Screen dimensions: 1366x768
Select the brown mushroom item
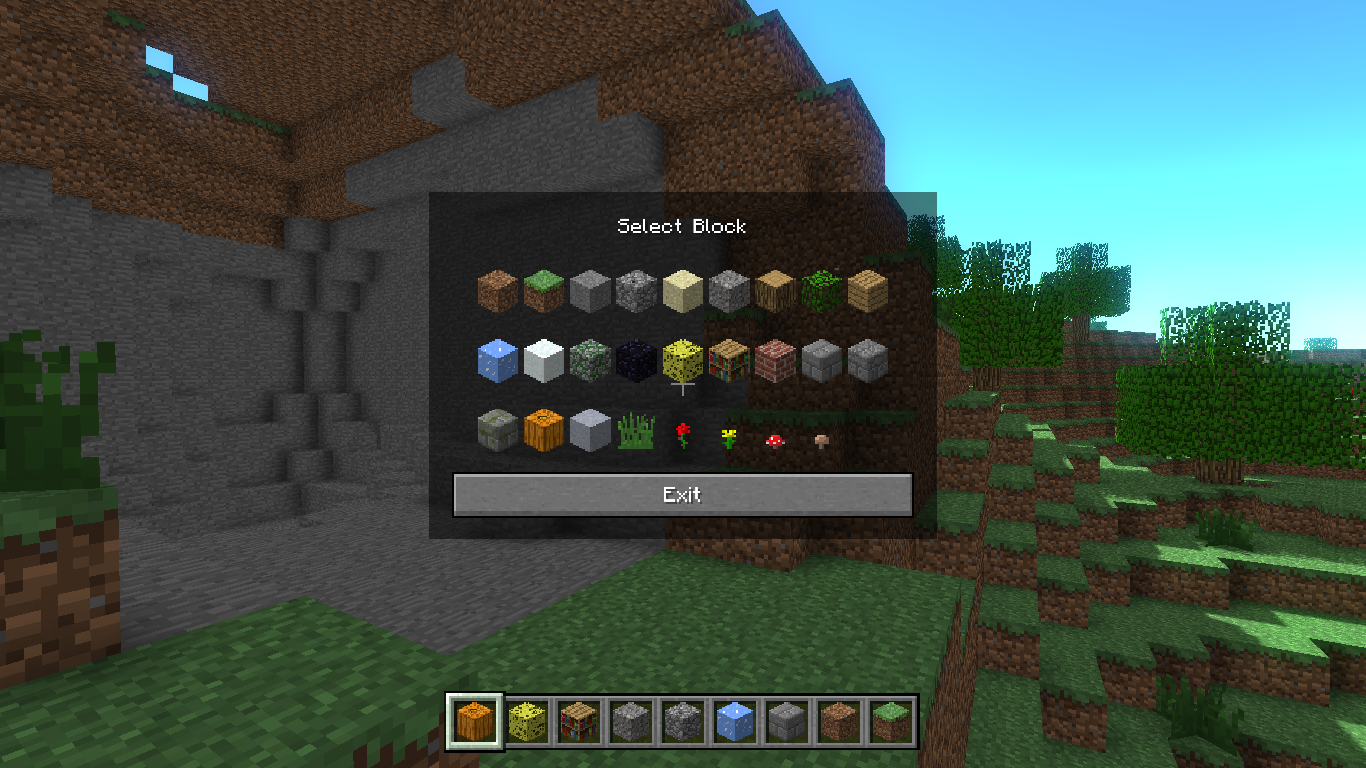(x=819, y=439)
